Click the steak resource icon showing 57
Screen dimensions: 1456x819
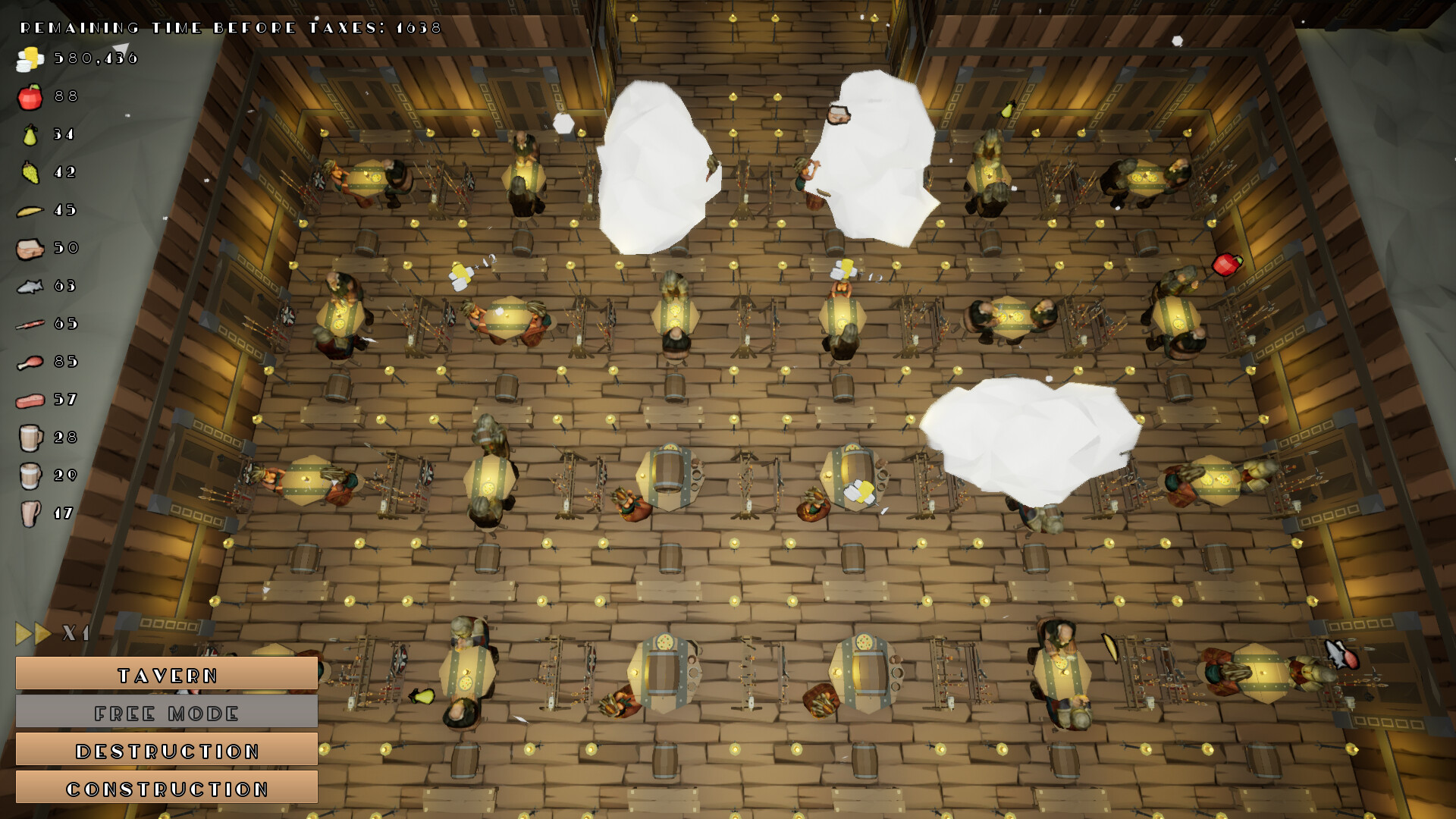click(x=29, y=400)
